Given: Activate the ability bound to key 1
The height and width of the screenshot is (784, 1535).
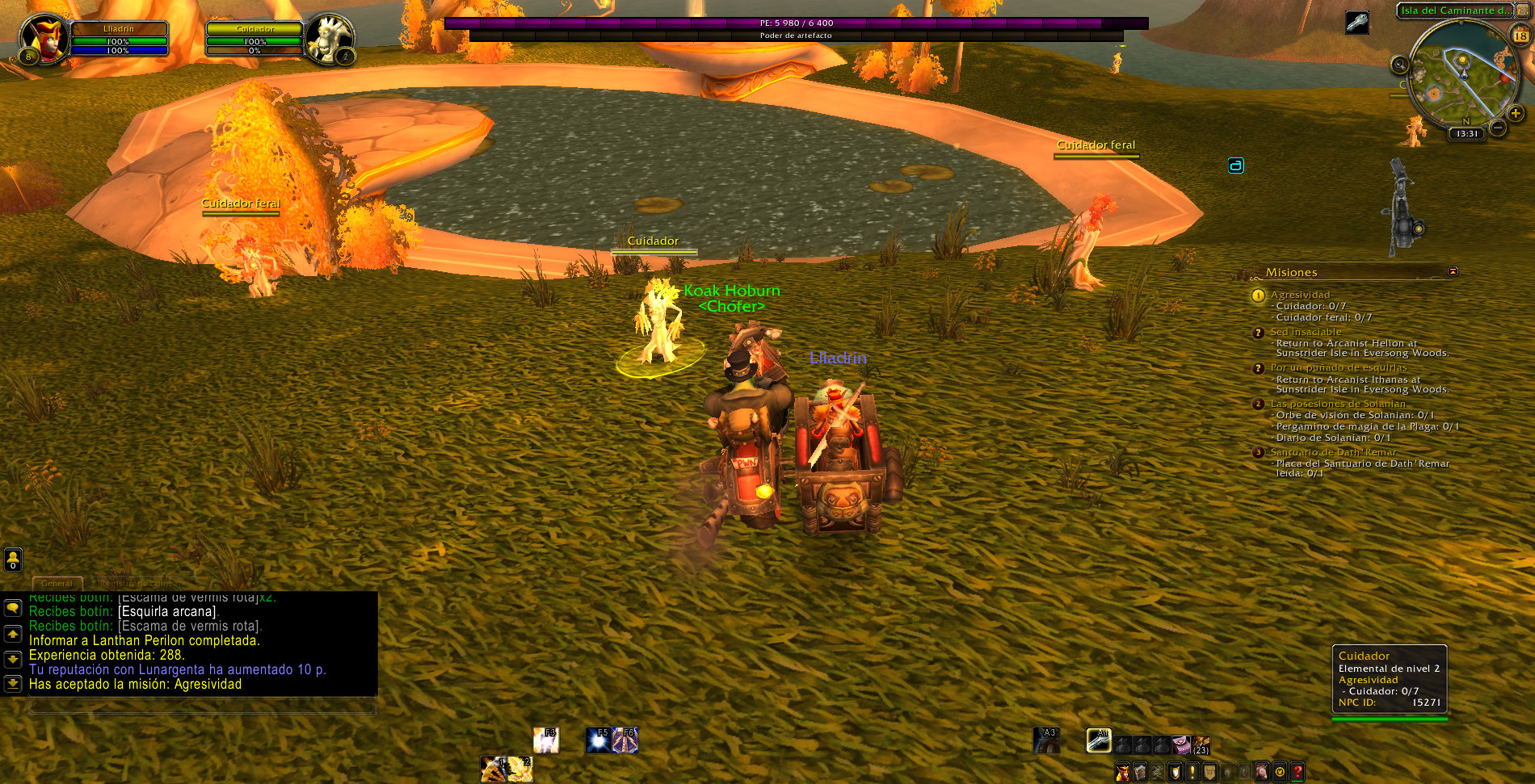Looking at the screenshot, I should [493, 769].
